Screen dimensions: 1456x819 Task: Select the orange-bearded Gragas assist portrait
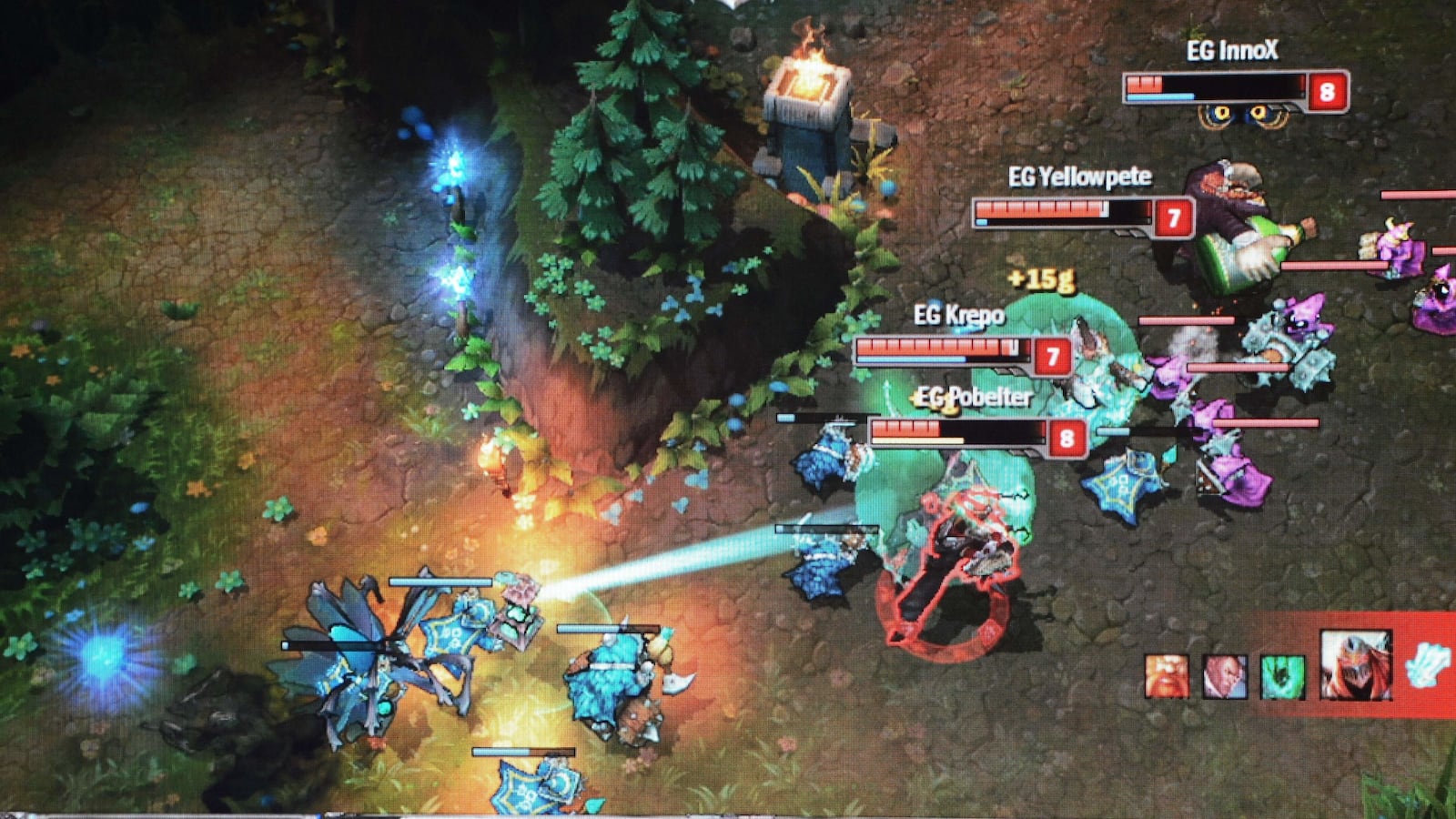[x=1167, y=676]
